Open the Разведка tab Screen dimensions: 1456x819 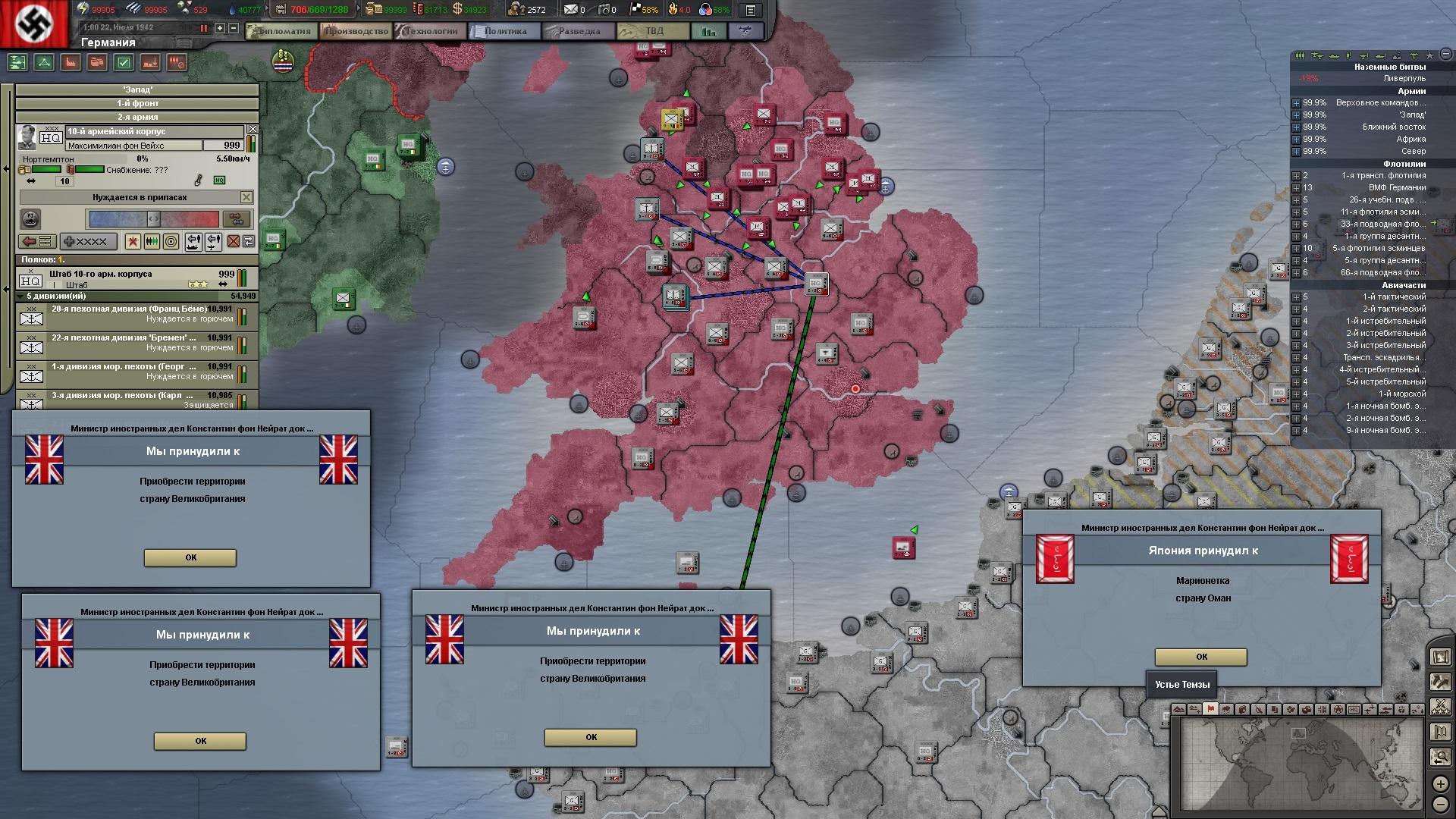coord(579,31)
